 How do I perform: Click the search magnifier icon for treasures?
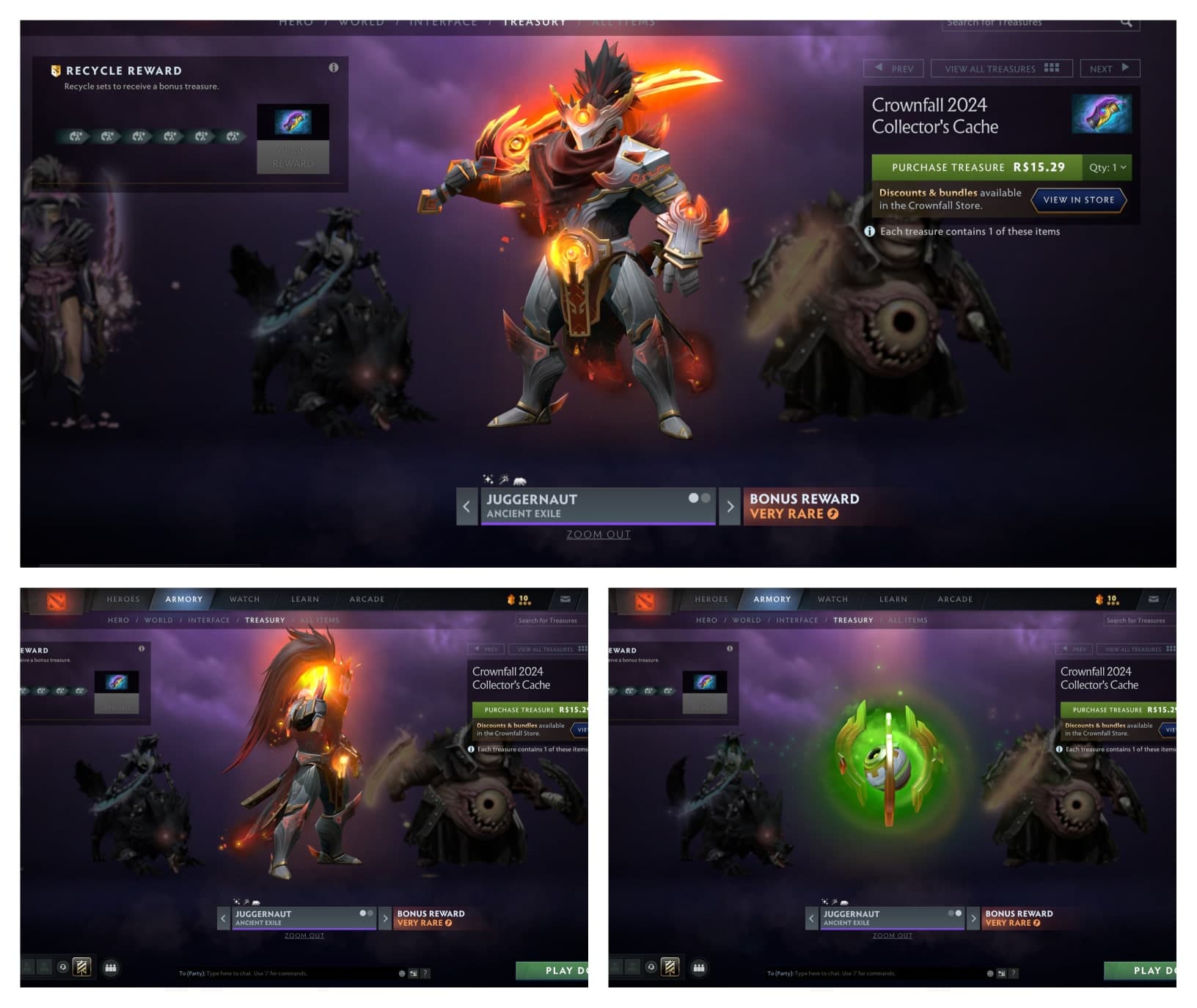(x=1127, y=23)
